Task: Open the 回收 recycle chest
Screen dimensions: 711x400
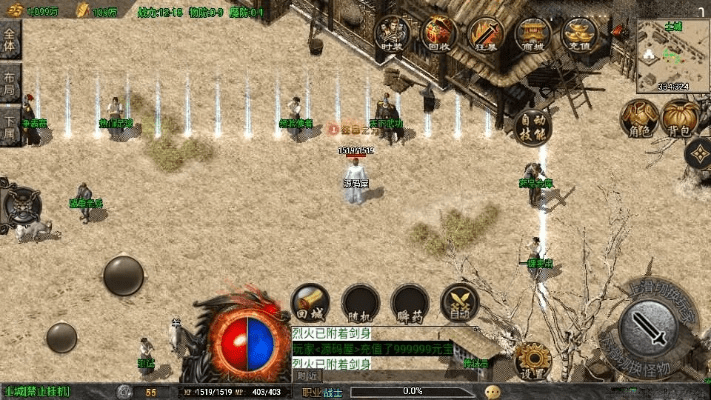Action: (x=439, y=33)
